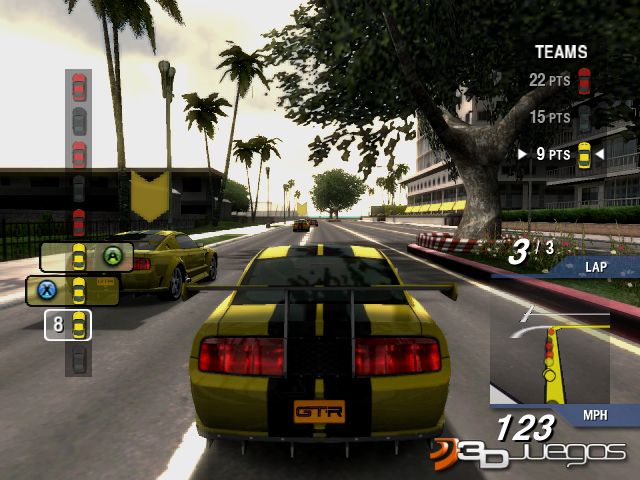Click the track minimap

549,357
